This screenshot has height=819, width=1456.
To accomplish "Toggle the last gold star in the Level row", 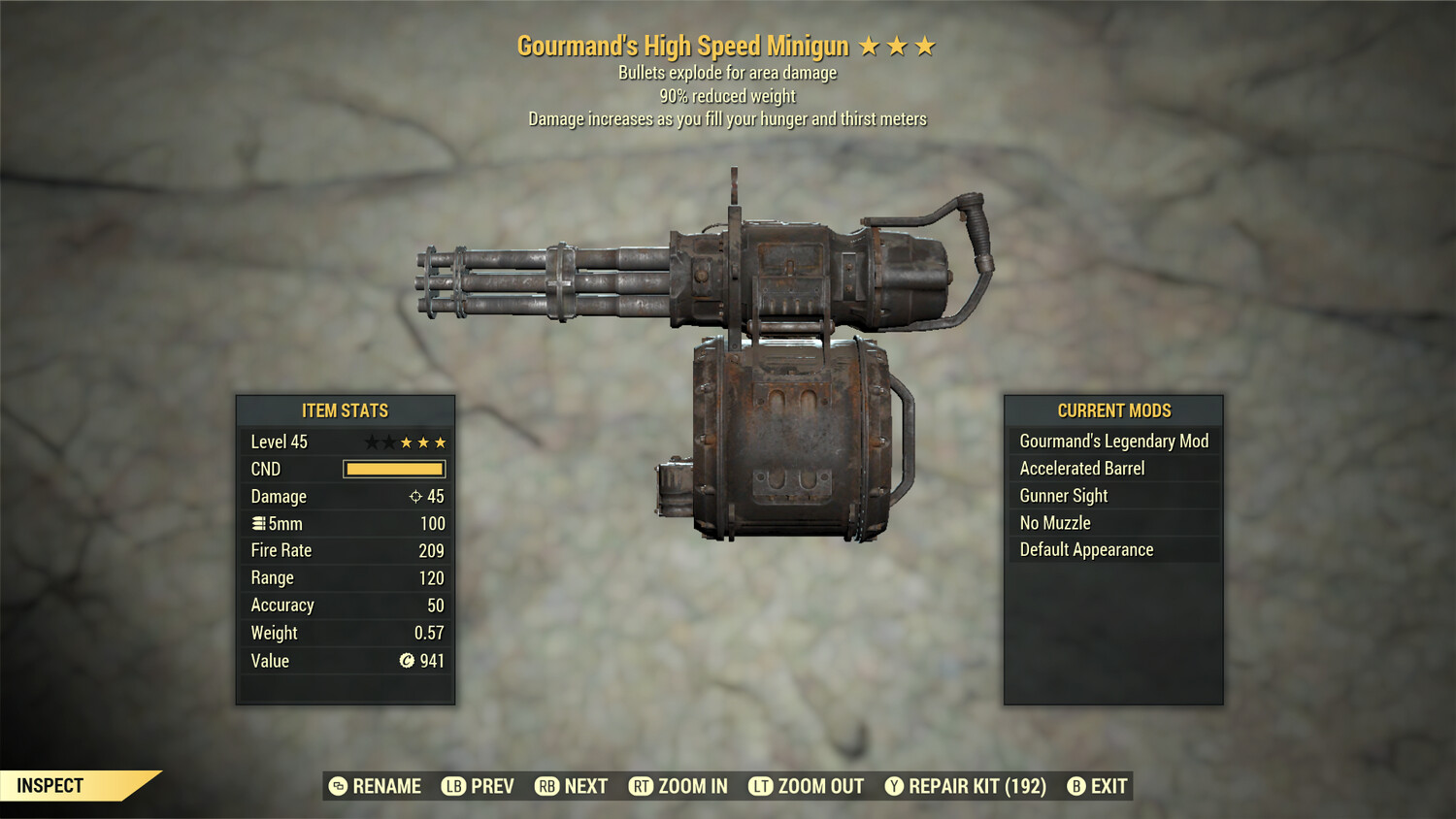I will click(x=439, y=441).
